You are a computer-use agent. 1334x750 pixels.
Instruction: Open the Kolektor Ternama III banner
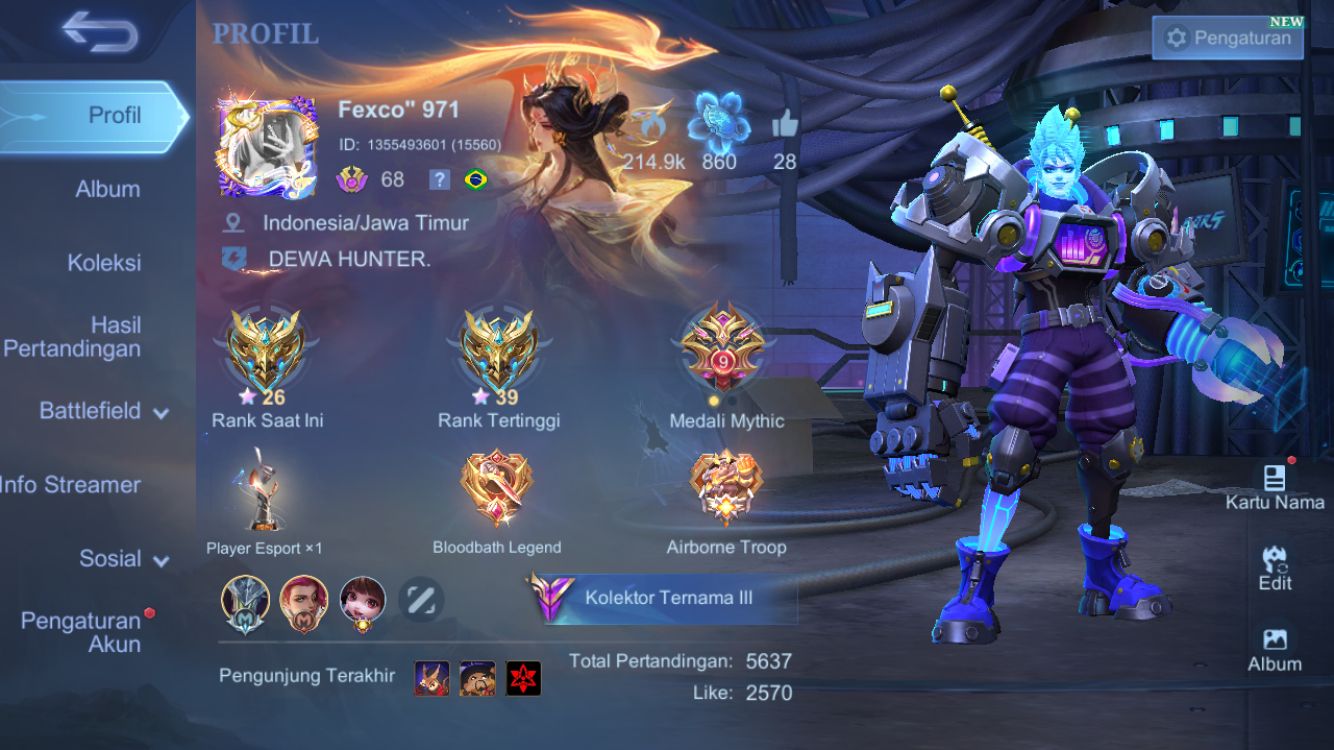pos(662,598)
